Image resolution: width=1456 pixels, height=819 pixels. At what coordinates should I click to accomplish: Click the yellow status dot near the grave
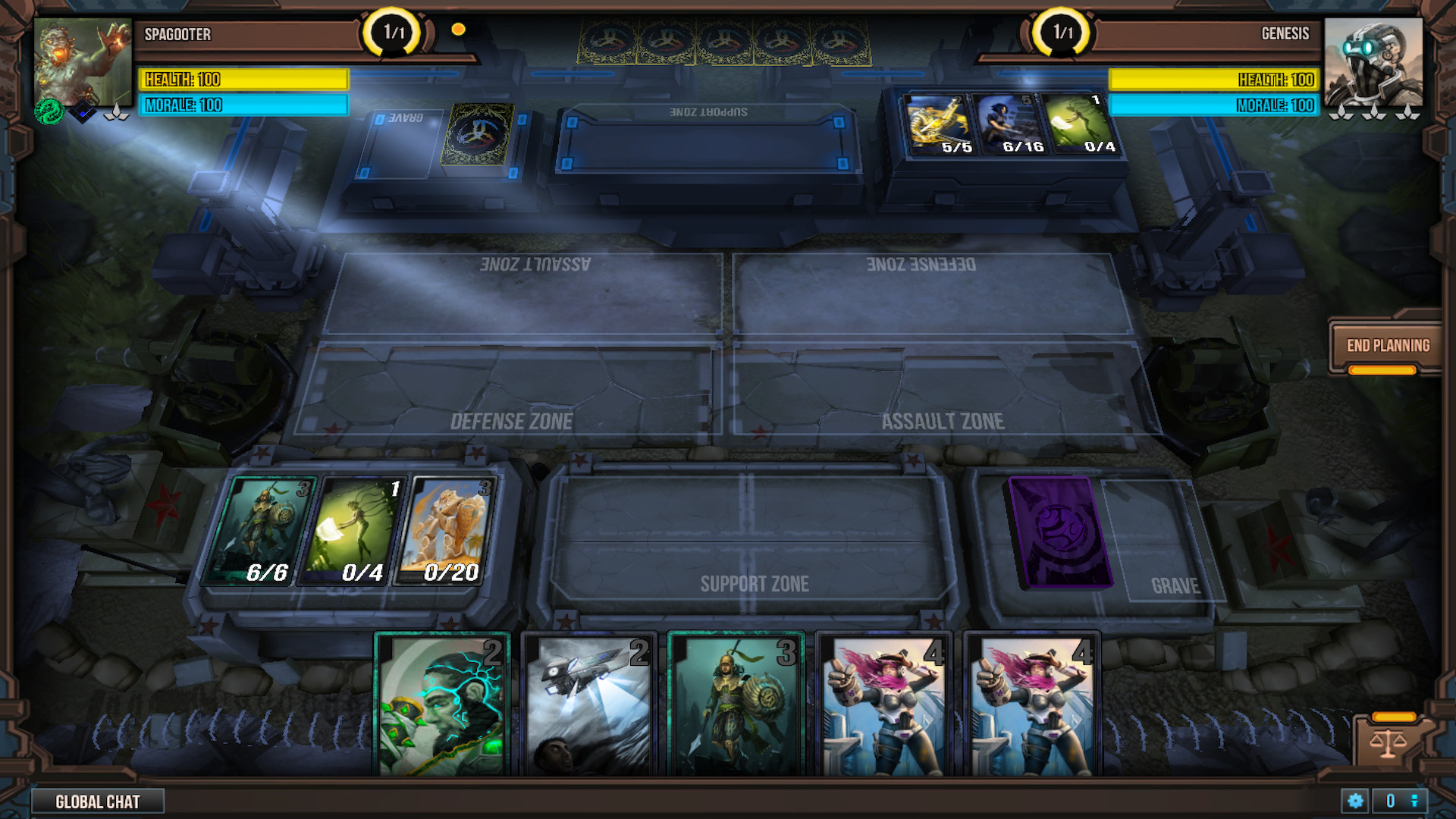point(458,30)
